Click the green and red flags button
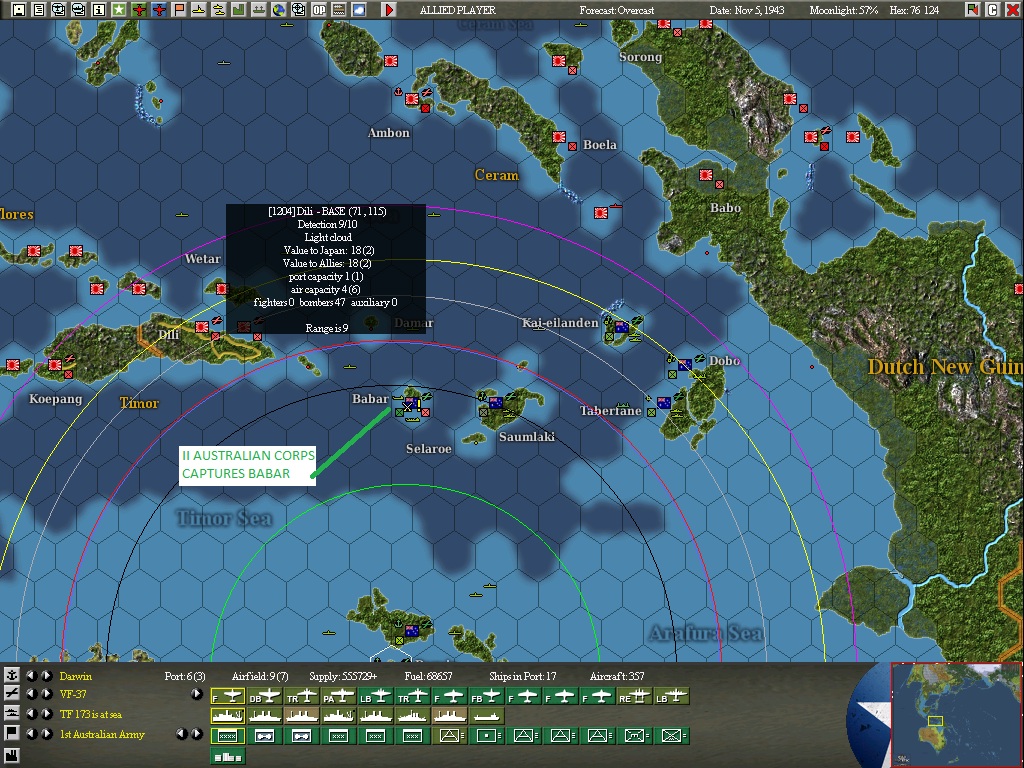 click(973, 10)
